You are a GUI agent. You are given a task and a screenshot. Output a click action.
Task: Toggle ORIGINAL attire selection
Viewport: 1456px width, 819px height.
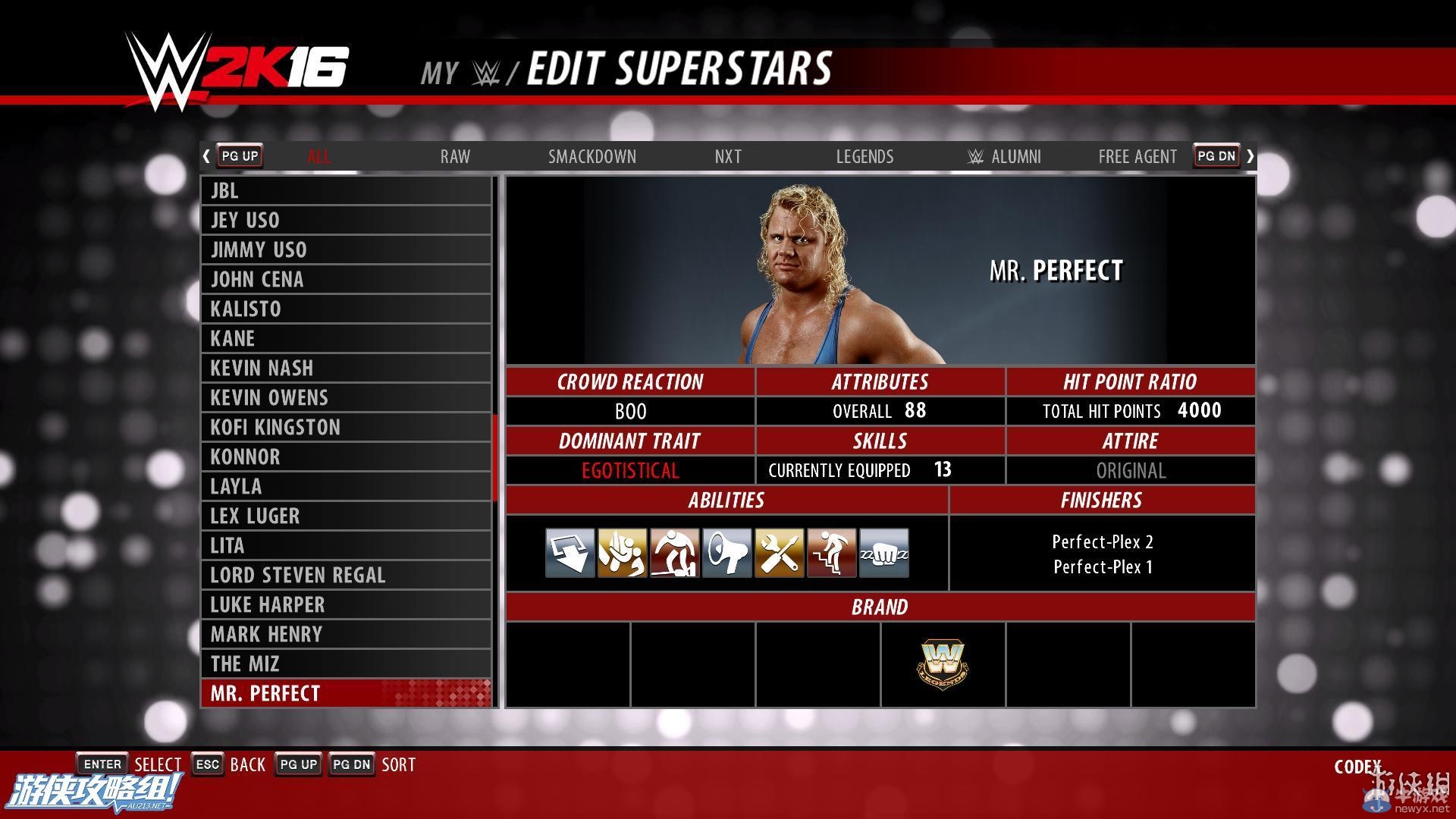pyautogui.click(x=1131, y=470)
